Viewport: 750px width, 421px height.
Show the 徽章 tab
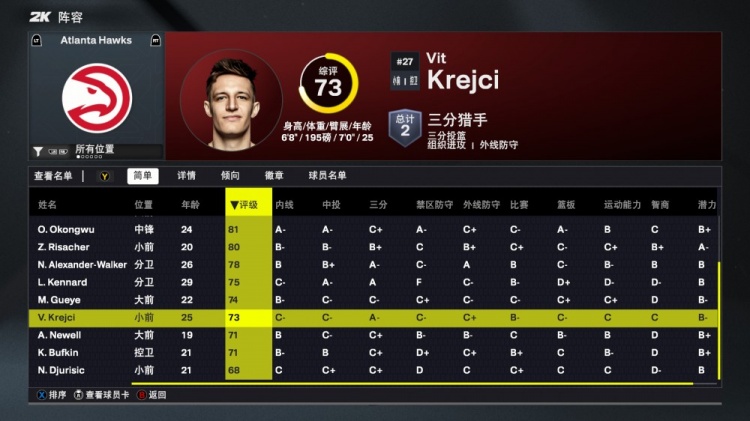[x=274, y=176]
